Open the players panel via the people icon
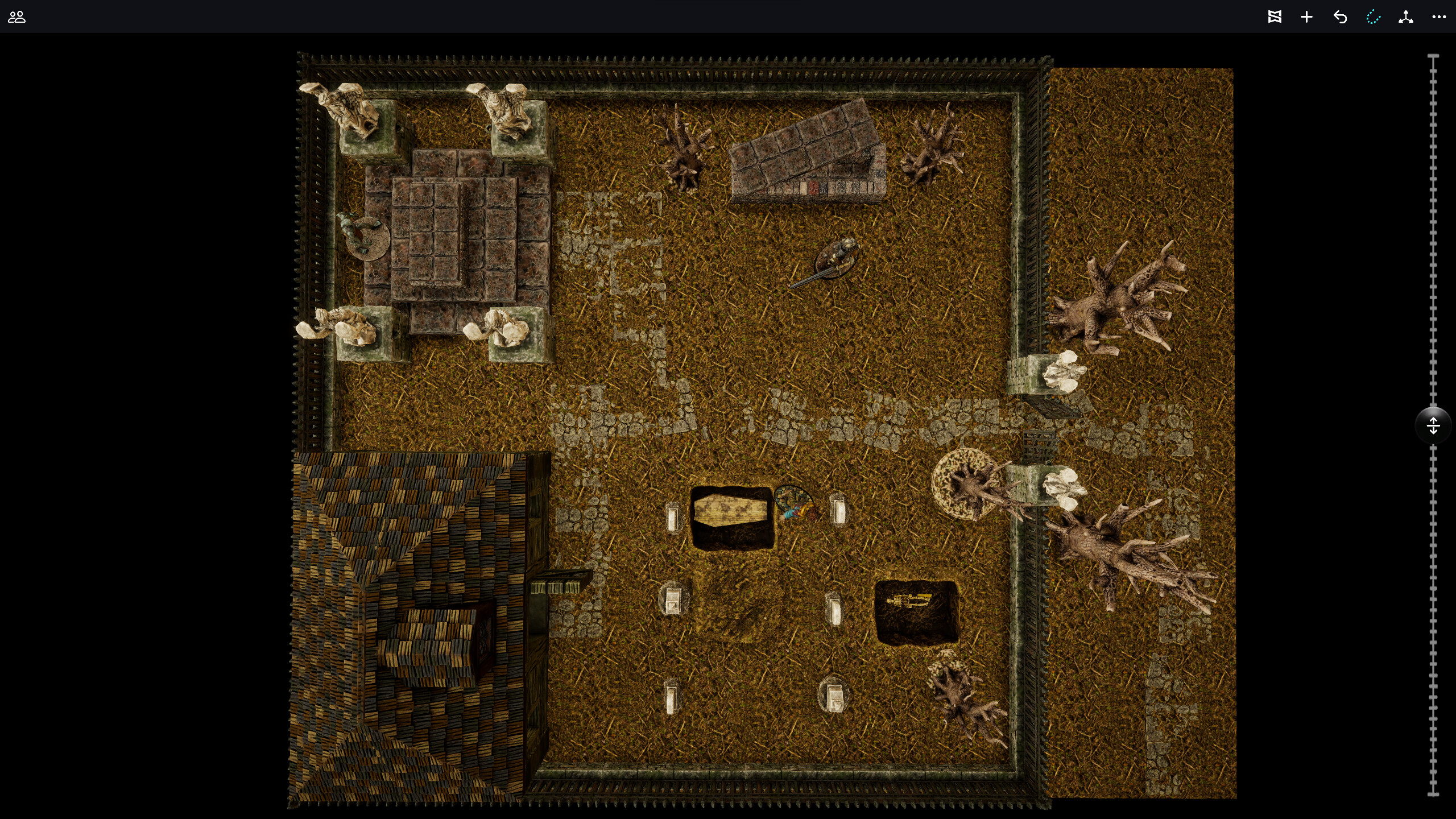The height and width of the screenshot is (819, 1456). coord(16,17)
